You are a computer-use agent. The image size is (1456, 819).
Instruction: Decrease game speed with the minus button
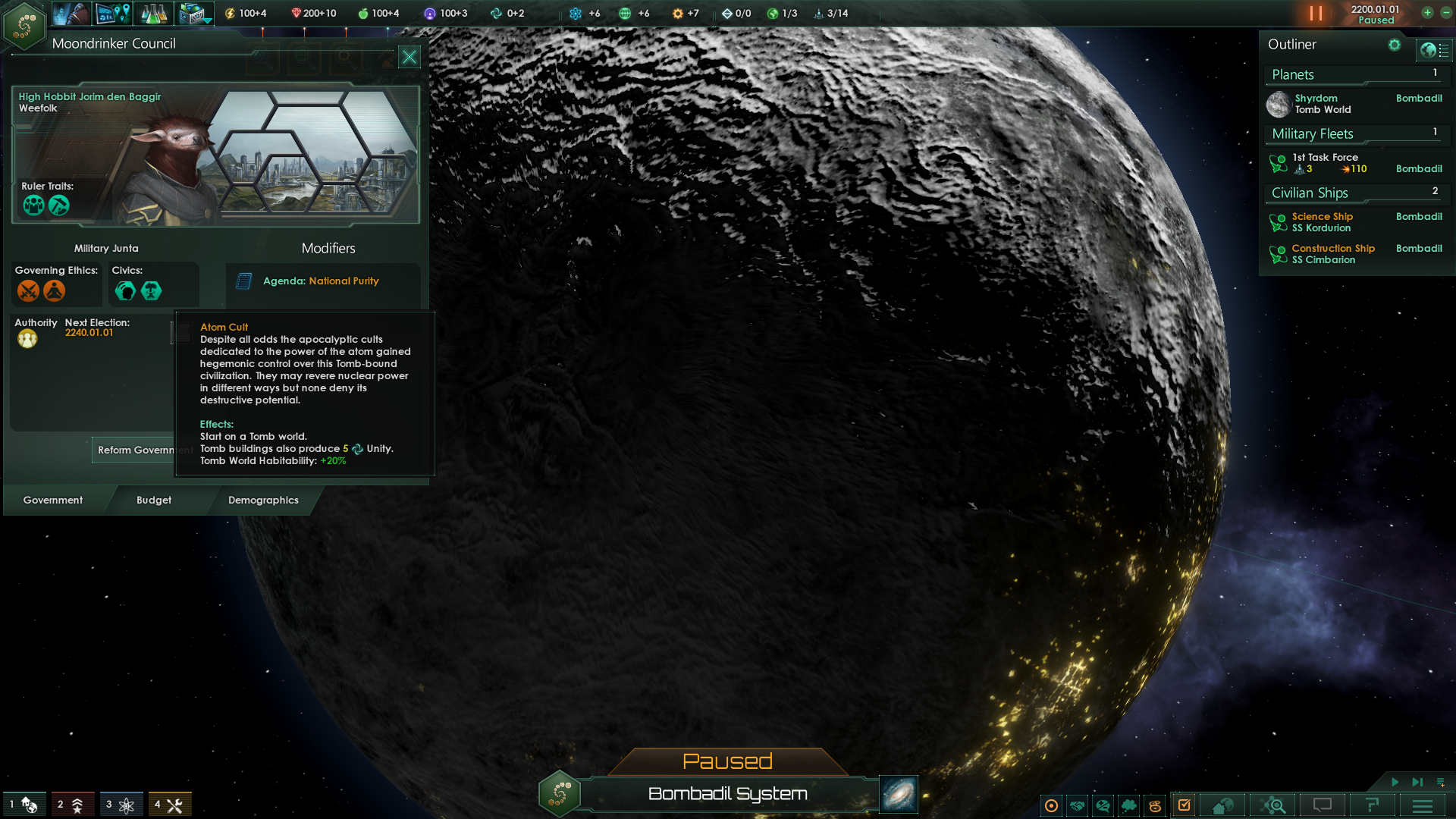pyautogui.click(x=1445, y=13)
